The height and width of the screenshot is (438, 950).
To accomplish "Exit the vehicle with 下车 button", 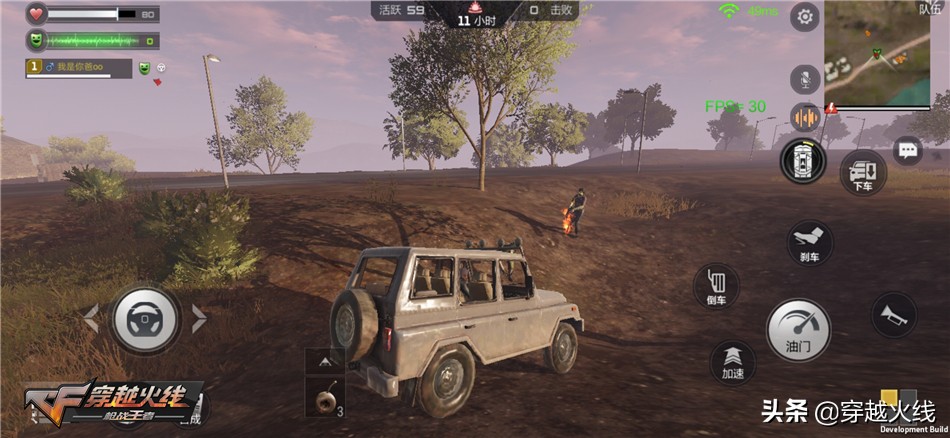I will tap(862, 172).
